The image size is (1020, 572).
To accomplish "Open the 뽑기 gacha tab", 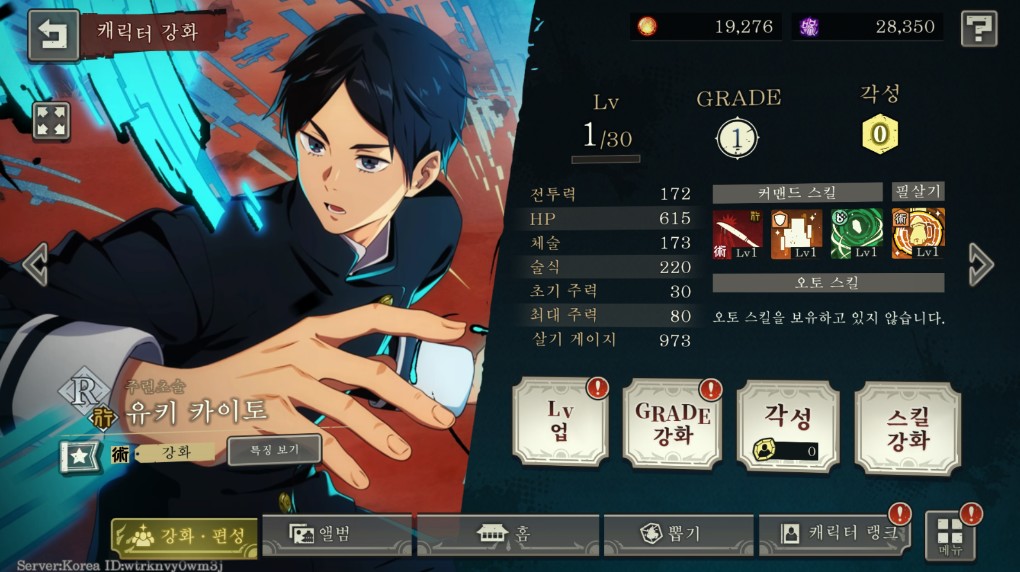I will [679, 534].
